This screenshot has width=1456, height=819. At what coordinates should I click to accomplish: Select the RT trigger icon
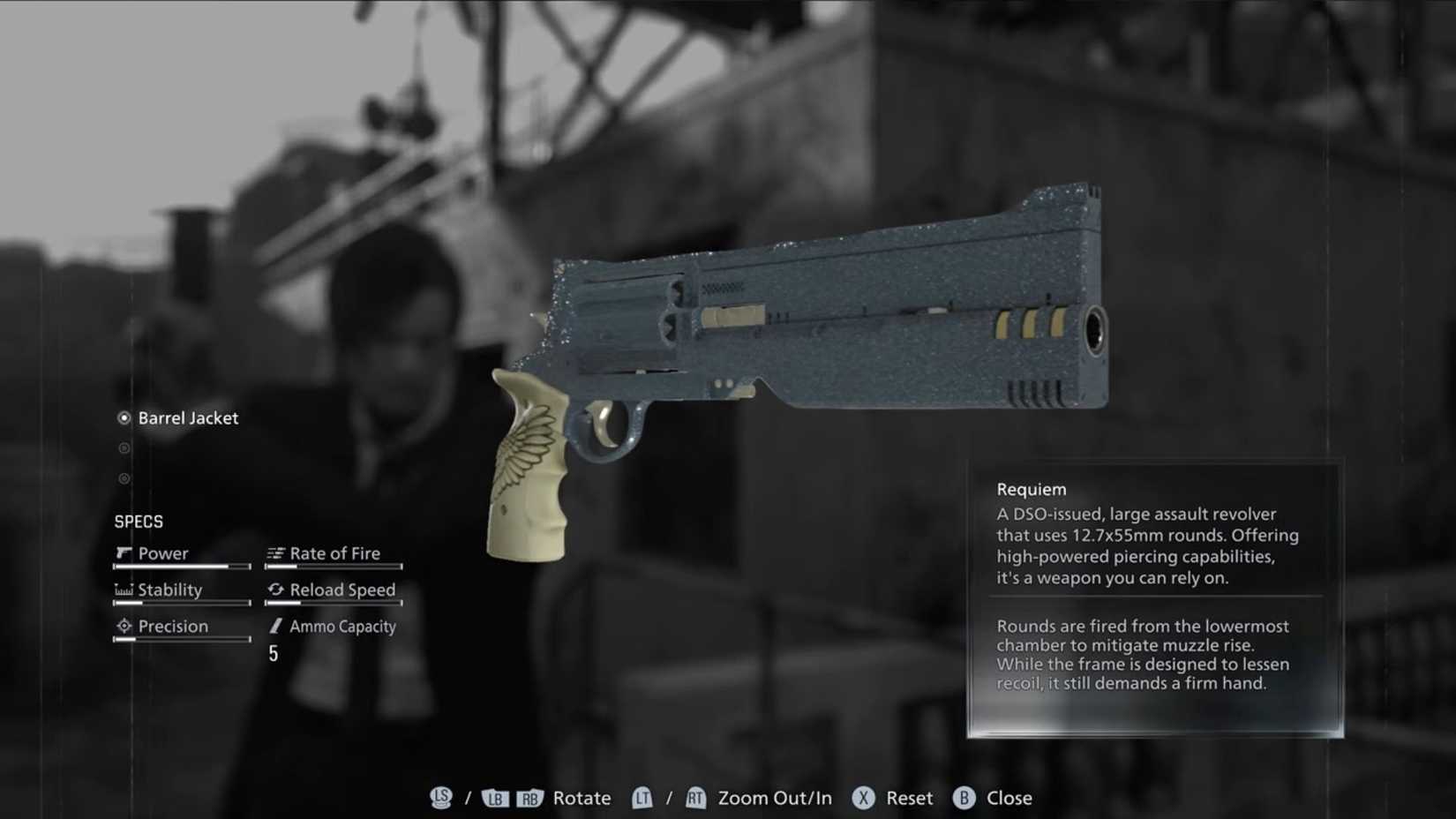click(x=695, y=798)
